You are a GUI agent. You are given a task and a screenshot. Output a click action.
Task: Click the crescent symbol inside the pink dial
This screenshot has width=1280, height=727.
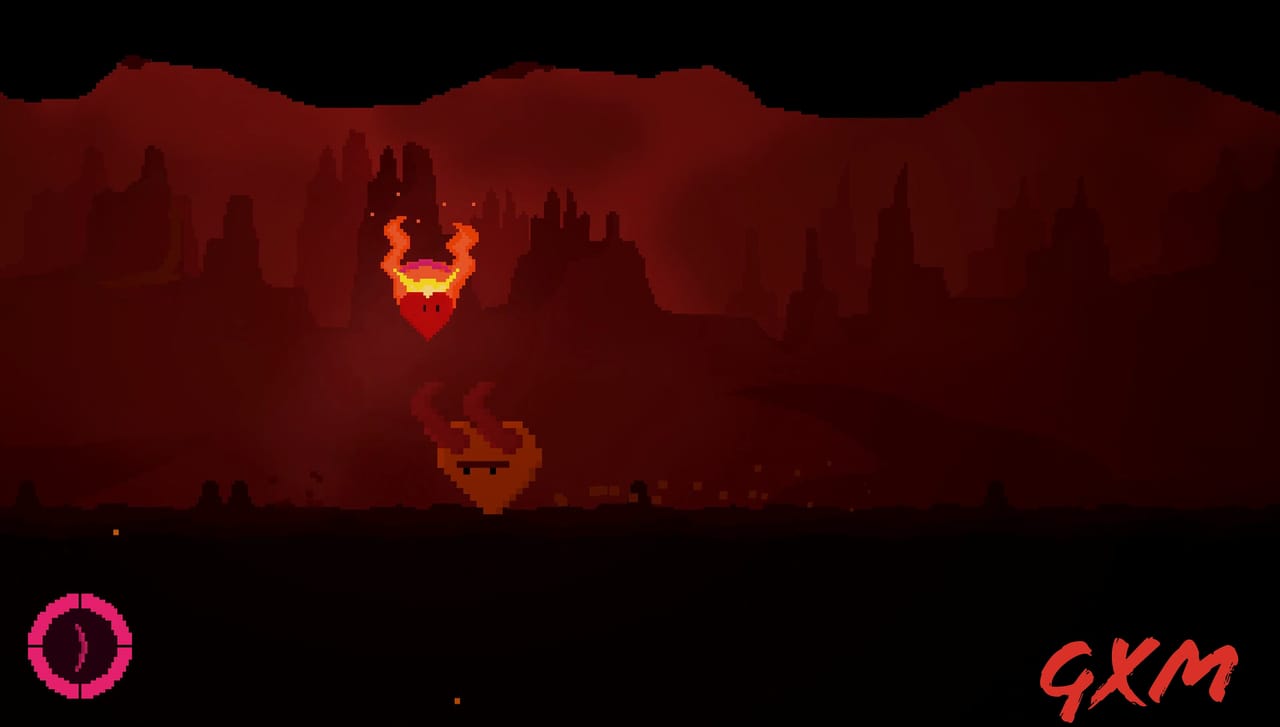[x=80, y=645]
